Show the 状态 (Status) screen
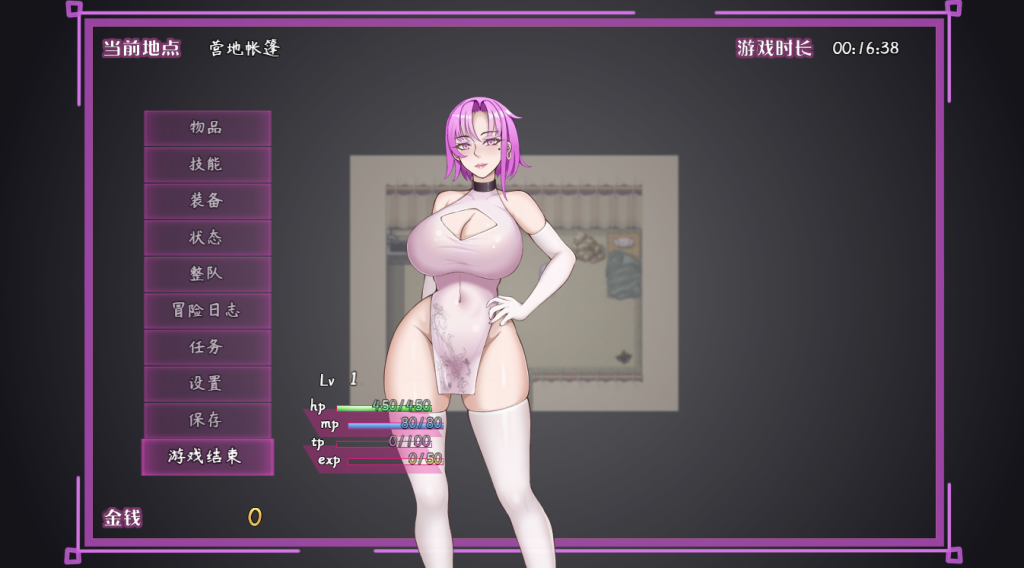The width and height of the screenshot is (1024, 568). point(207,238)
